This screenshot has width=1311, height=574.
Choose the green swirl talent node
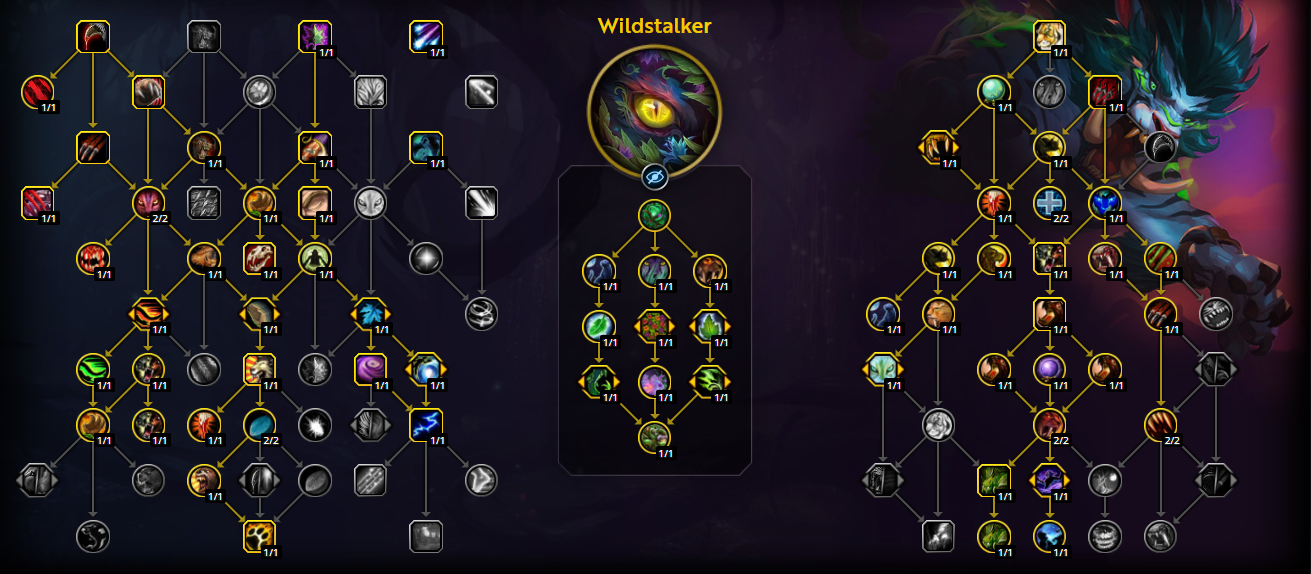(93, 369)
